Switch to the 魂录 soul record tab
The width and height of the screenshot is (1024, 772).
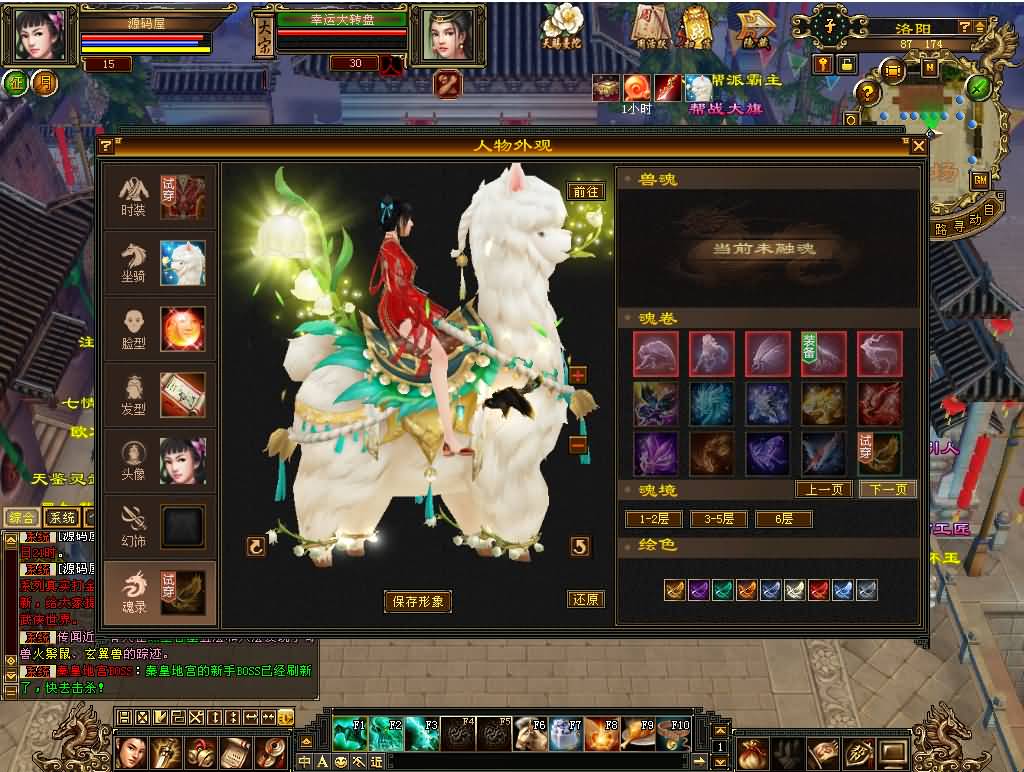click(160, 592)
